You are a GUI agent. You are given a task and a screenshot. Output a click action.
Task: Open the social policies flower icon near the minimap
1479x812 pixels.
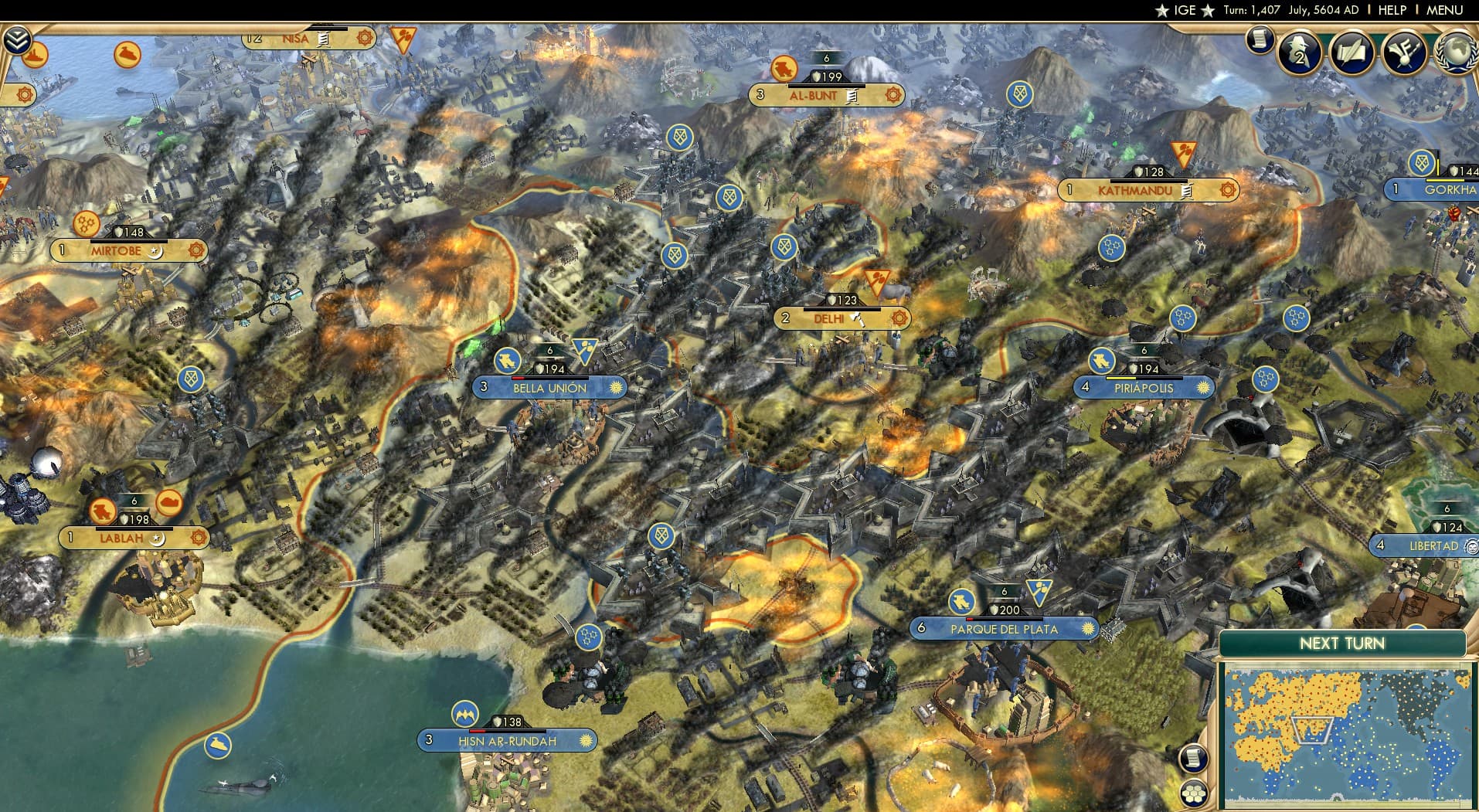pyautogui.click(x=1195, y=792)
